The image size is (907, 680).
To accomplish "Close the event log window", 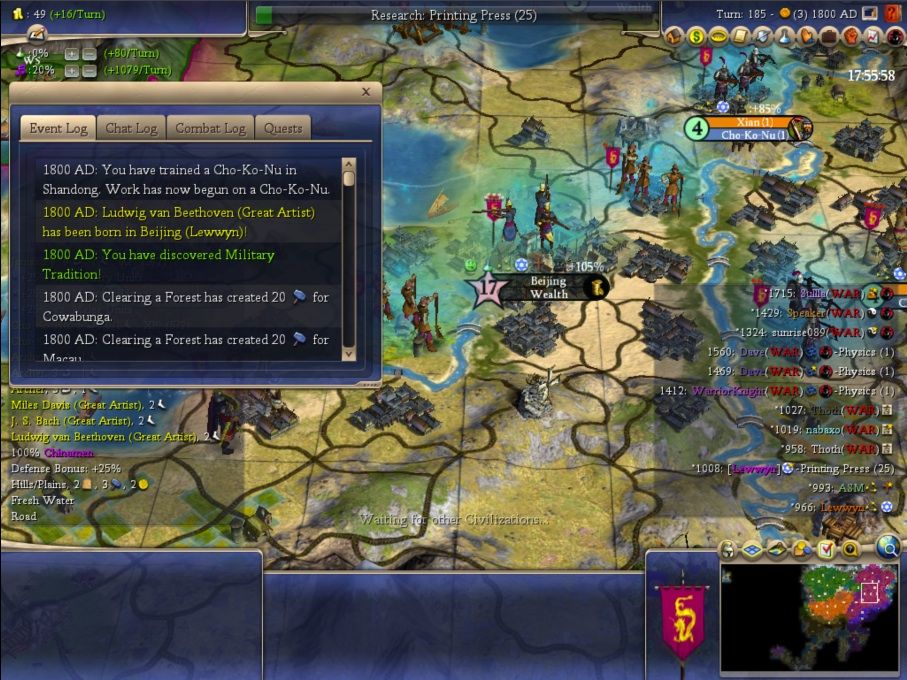I will click(x=365, y=92).
